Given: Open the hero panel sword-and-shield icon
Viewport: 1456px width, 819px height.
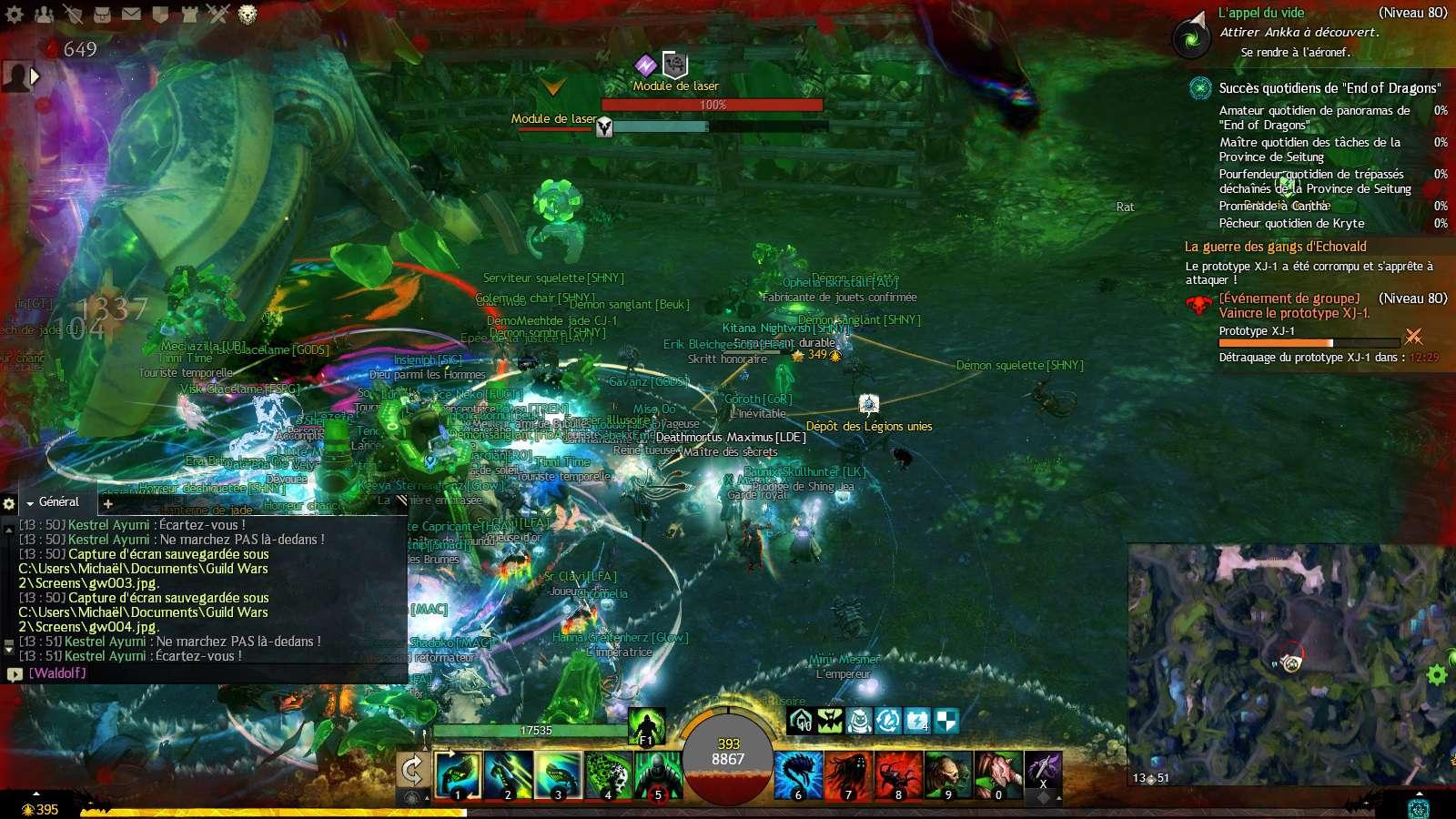Looking at the screenshot, I should [x=74, y=14].
